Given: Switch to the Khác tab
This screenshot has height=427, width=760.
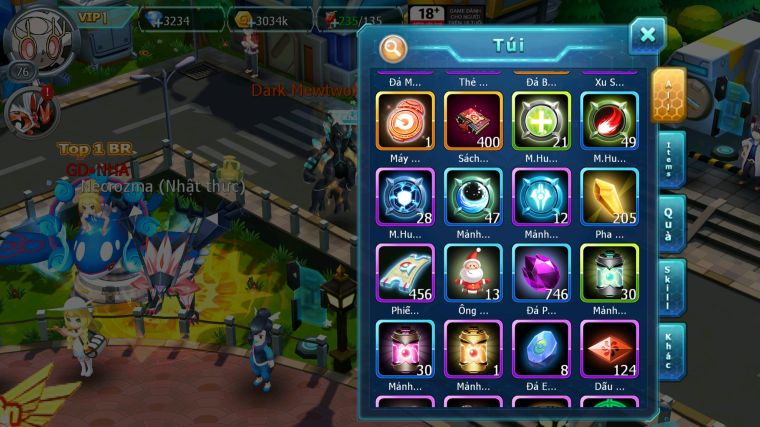Looking at the screenshot, I should click(670, 351).
